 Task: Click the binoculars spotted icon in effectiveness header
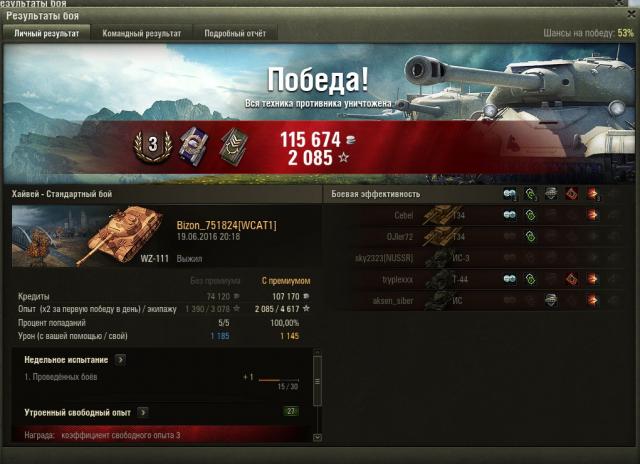pos(510,194)
